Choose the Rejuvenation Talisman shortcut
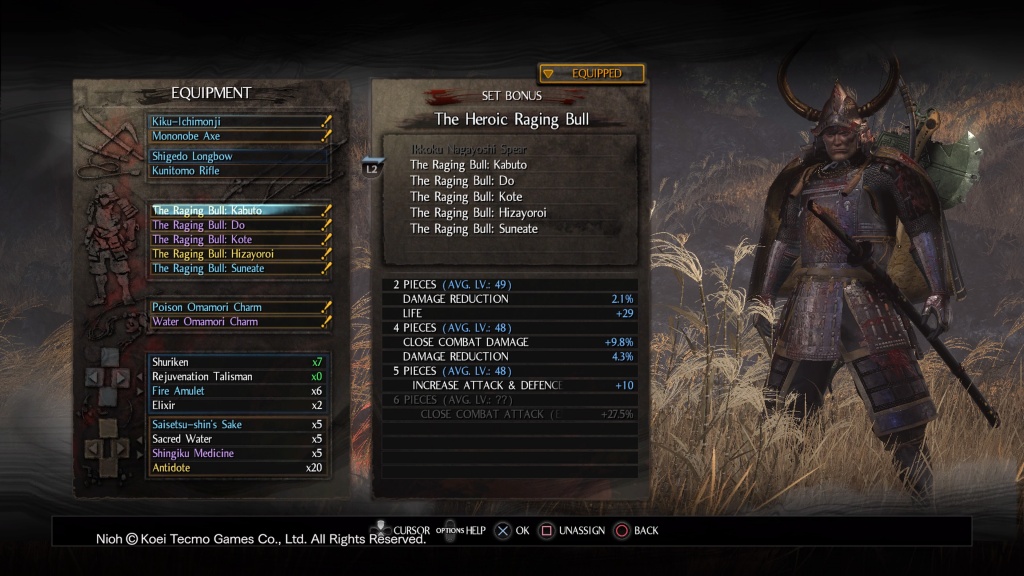The image size is (1024, 576). [238, 376]
